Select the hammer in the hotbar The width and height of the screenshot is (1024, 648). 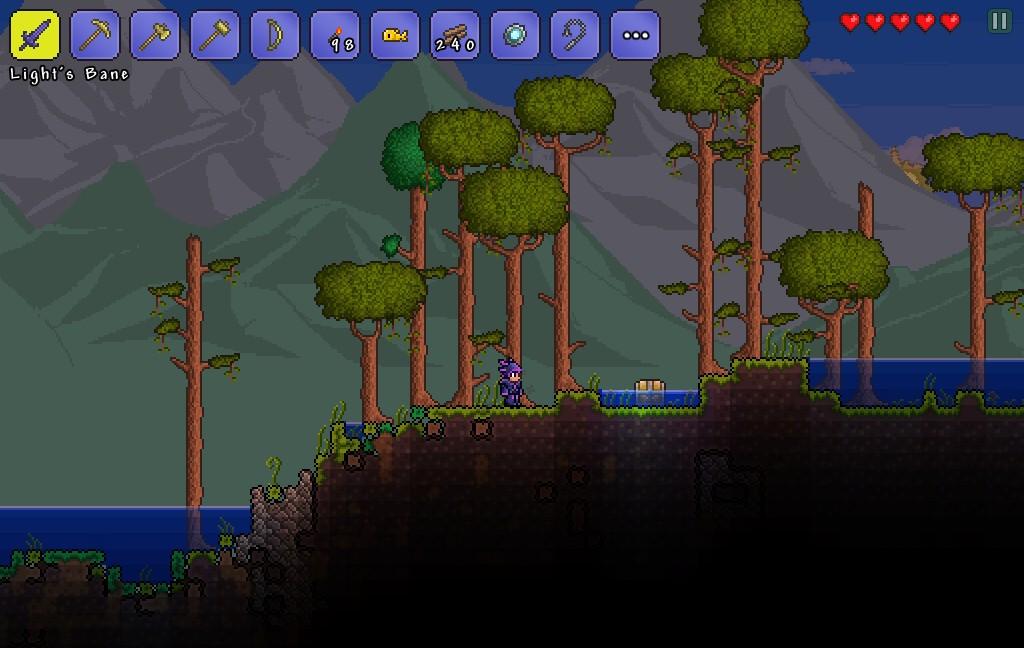(x=215, y=35)
